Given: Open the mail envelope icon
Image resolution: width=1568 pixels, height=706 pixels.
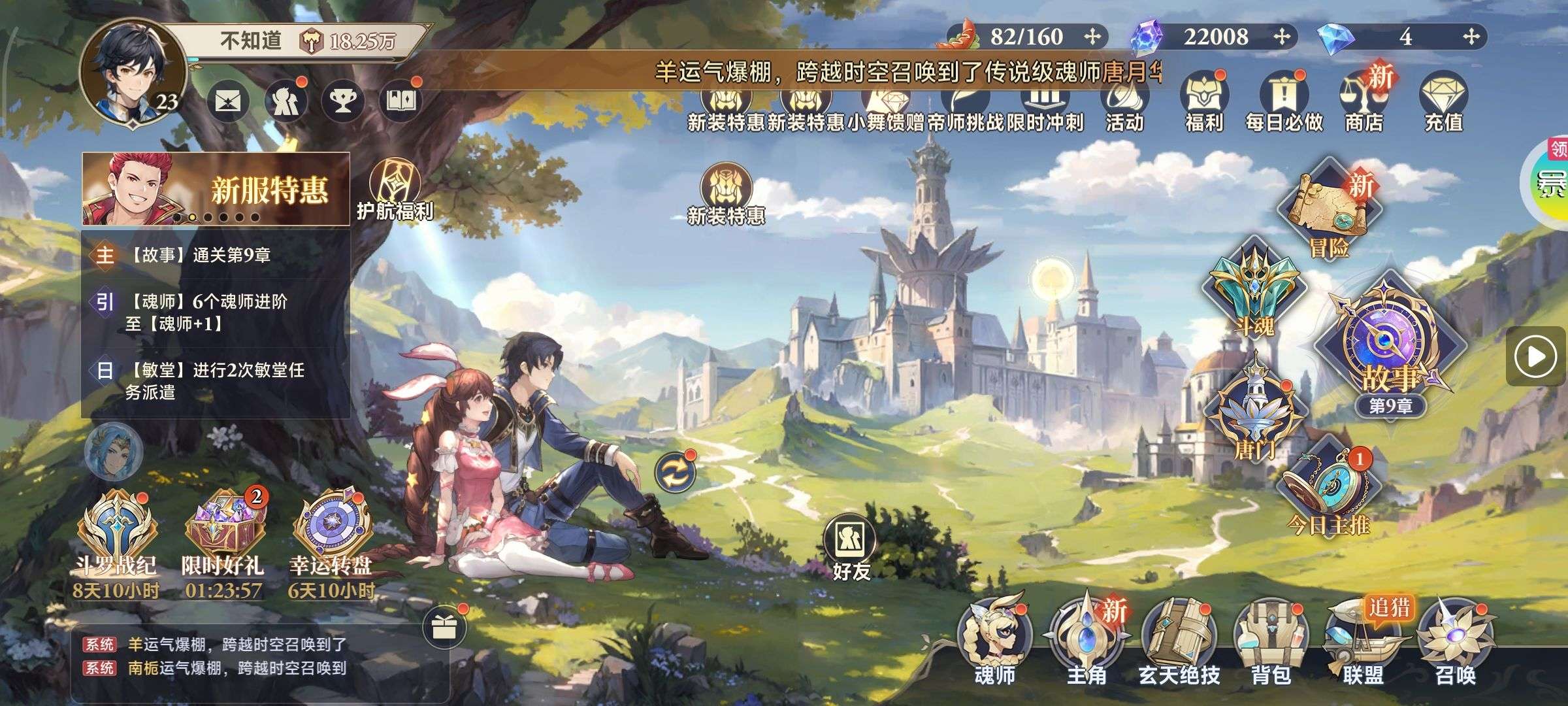Looking at the screenshot, I should tap(228, 101).
